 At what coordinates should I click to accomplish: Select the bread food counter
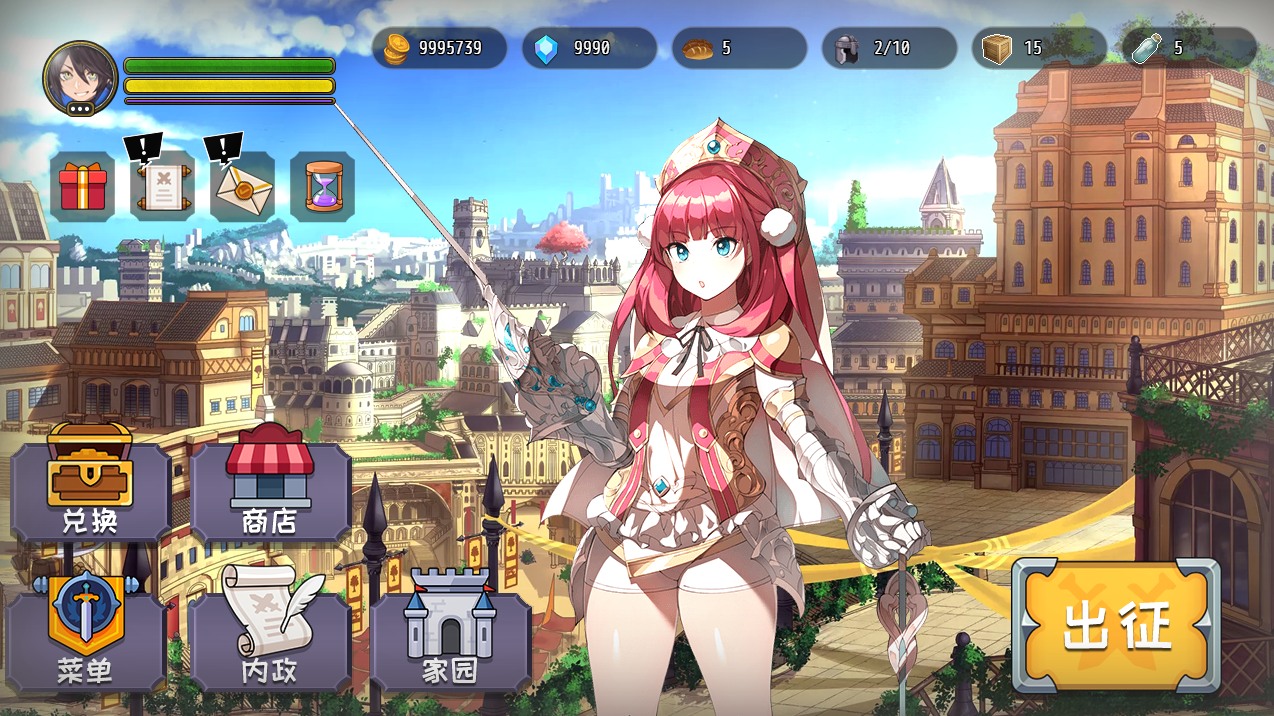pos(740,48)
